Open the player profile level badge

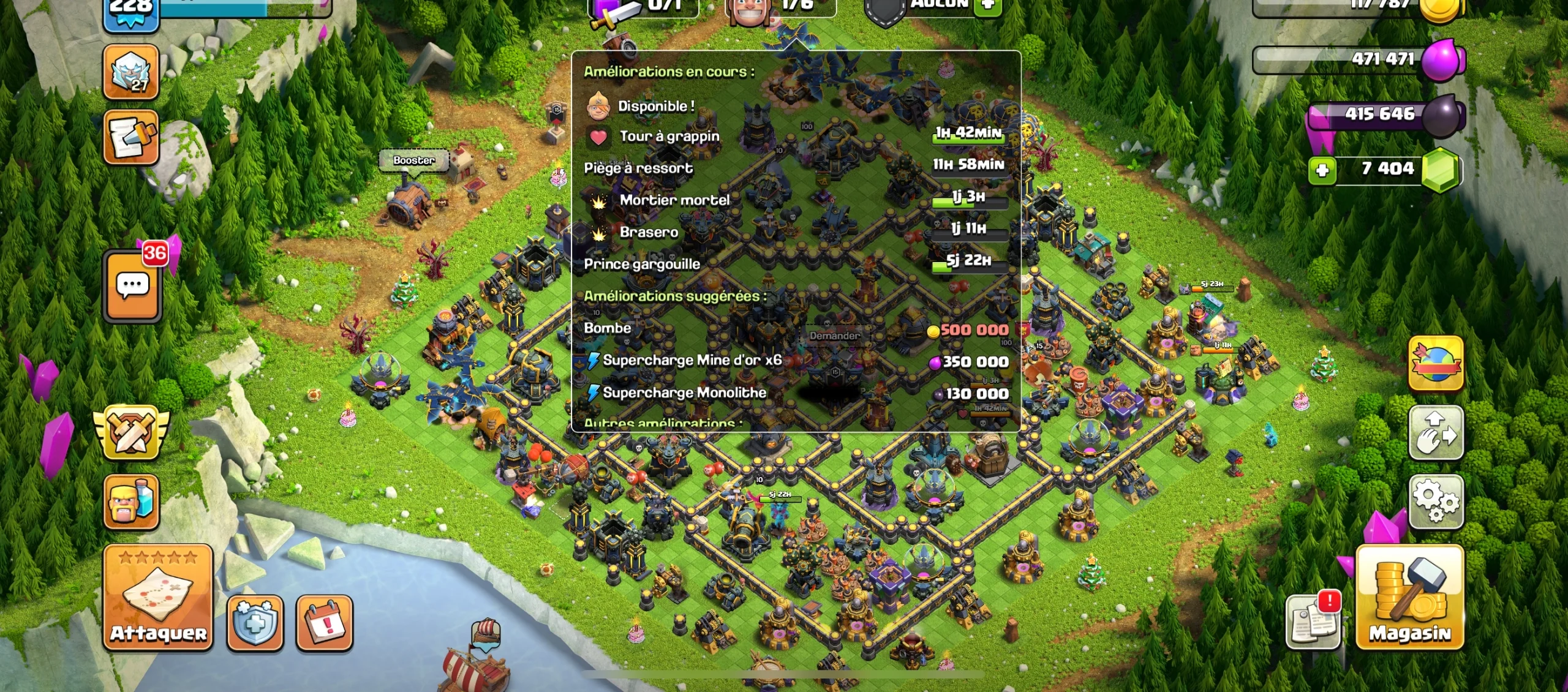point(130,9)
